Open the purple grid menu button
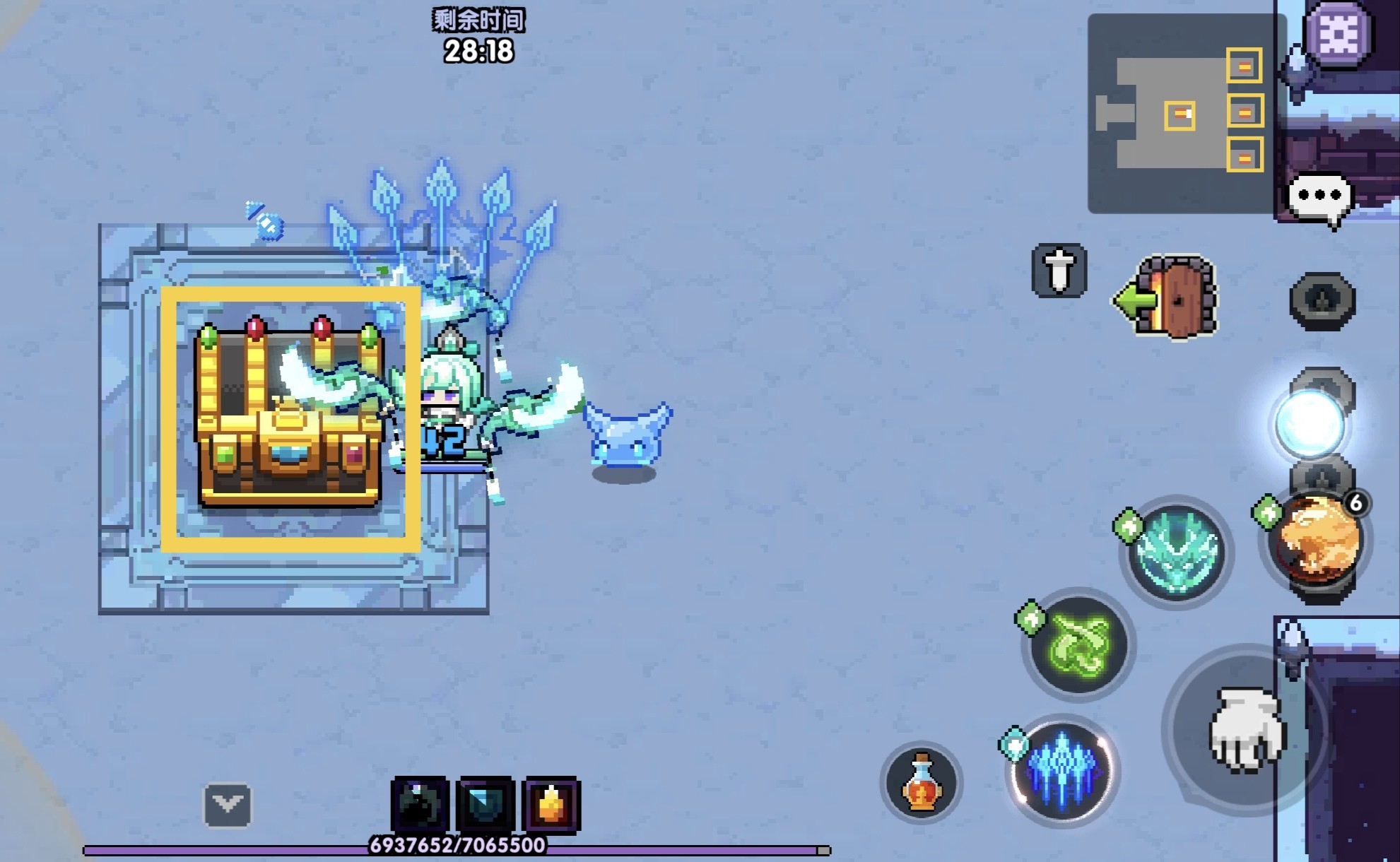The height and width of the screenshot is (862, 1400). 1338,33
